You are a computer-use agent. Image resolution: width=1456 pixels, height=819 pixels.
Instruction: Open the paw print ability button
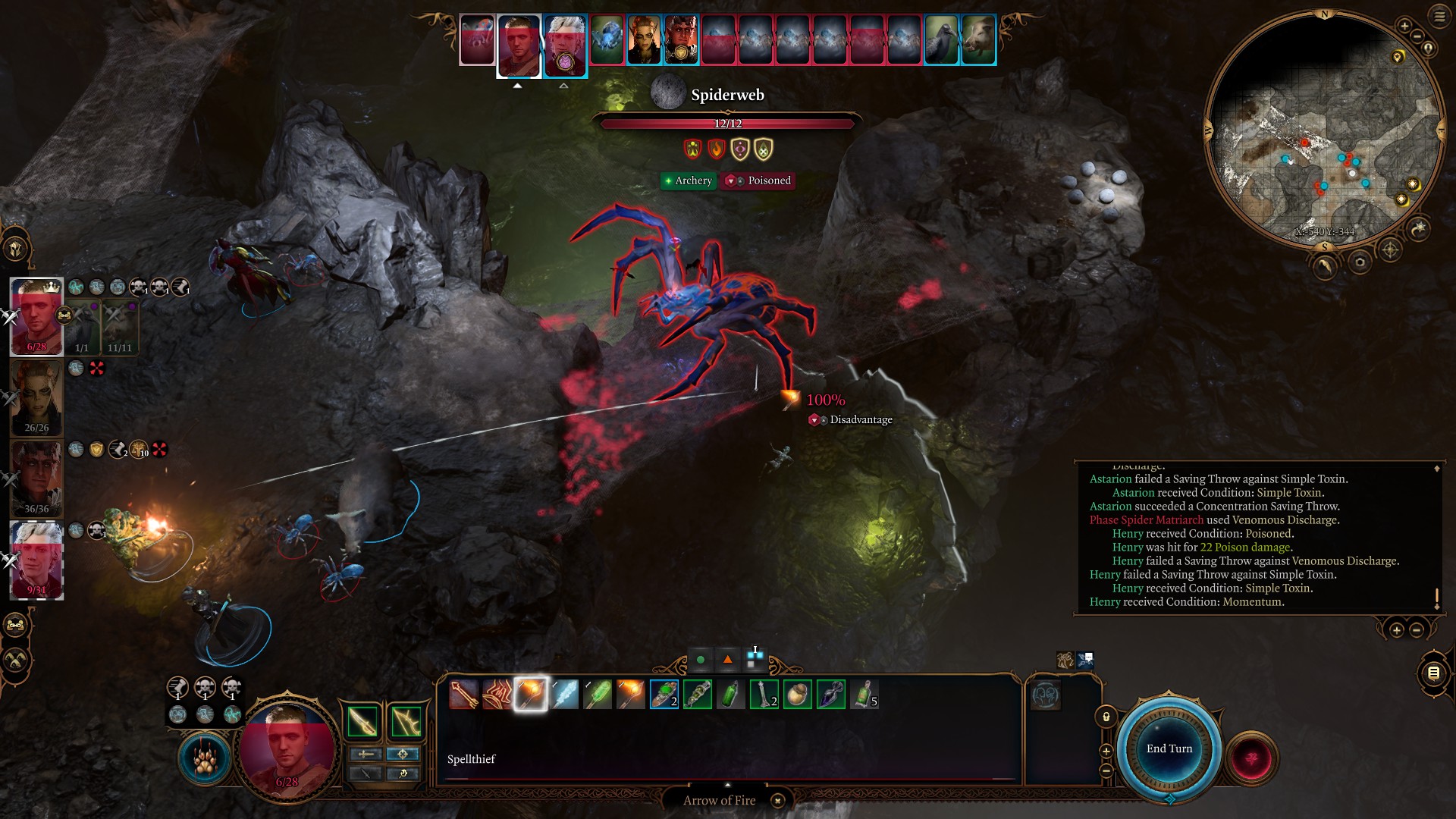pos(205,760)
